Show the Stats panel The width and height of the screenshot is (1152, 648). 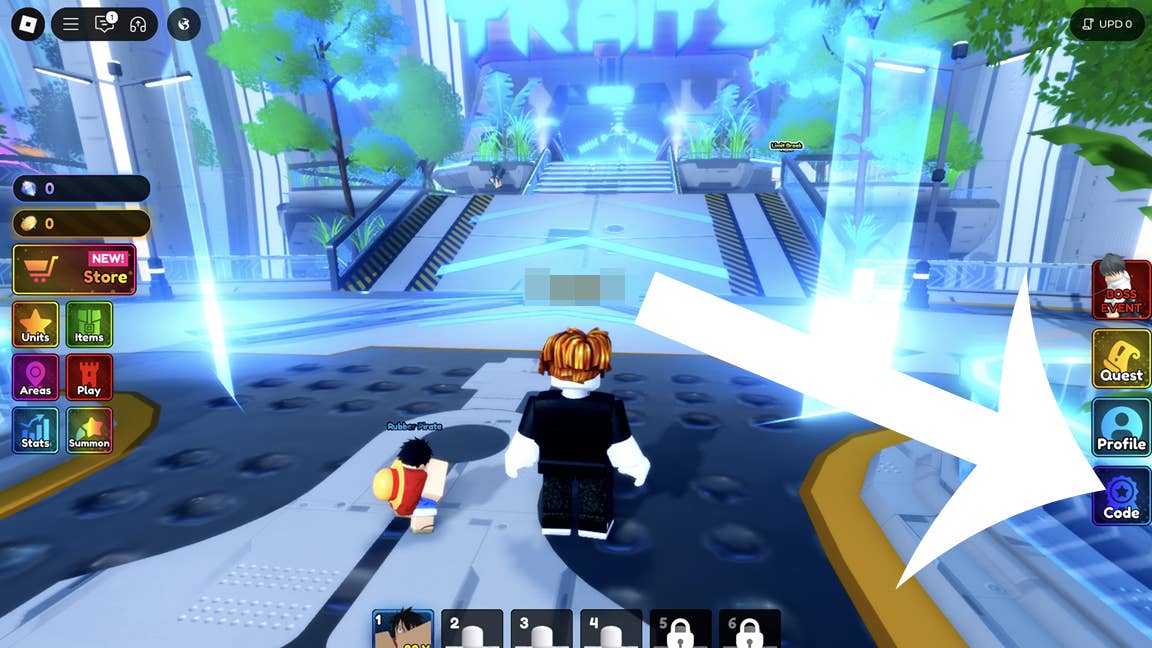36,431
